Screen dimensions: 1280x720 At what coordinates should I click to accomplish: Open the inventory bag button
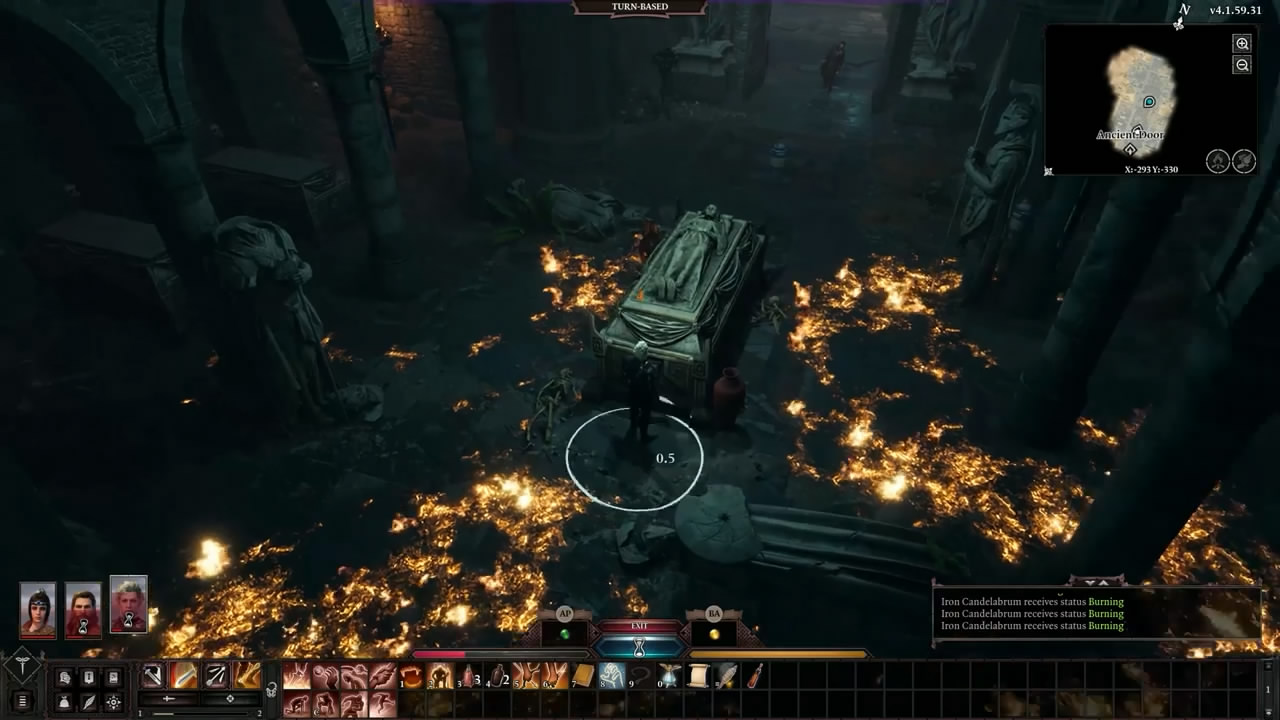(x=65, y=702)
